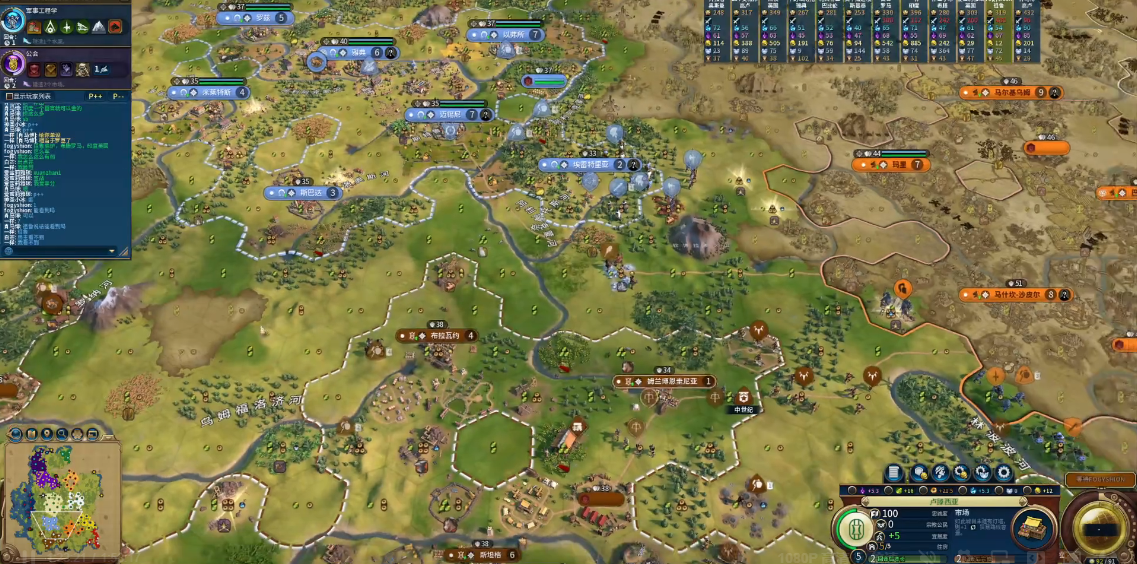The height and width of the screenshot is (564, 1137).
Task: Click the P-- chat button
Action: [119, 96]
